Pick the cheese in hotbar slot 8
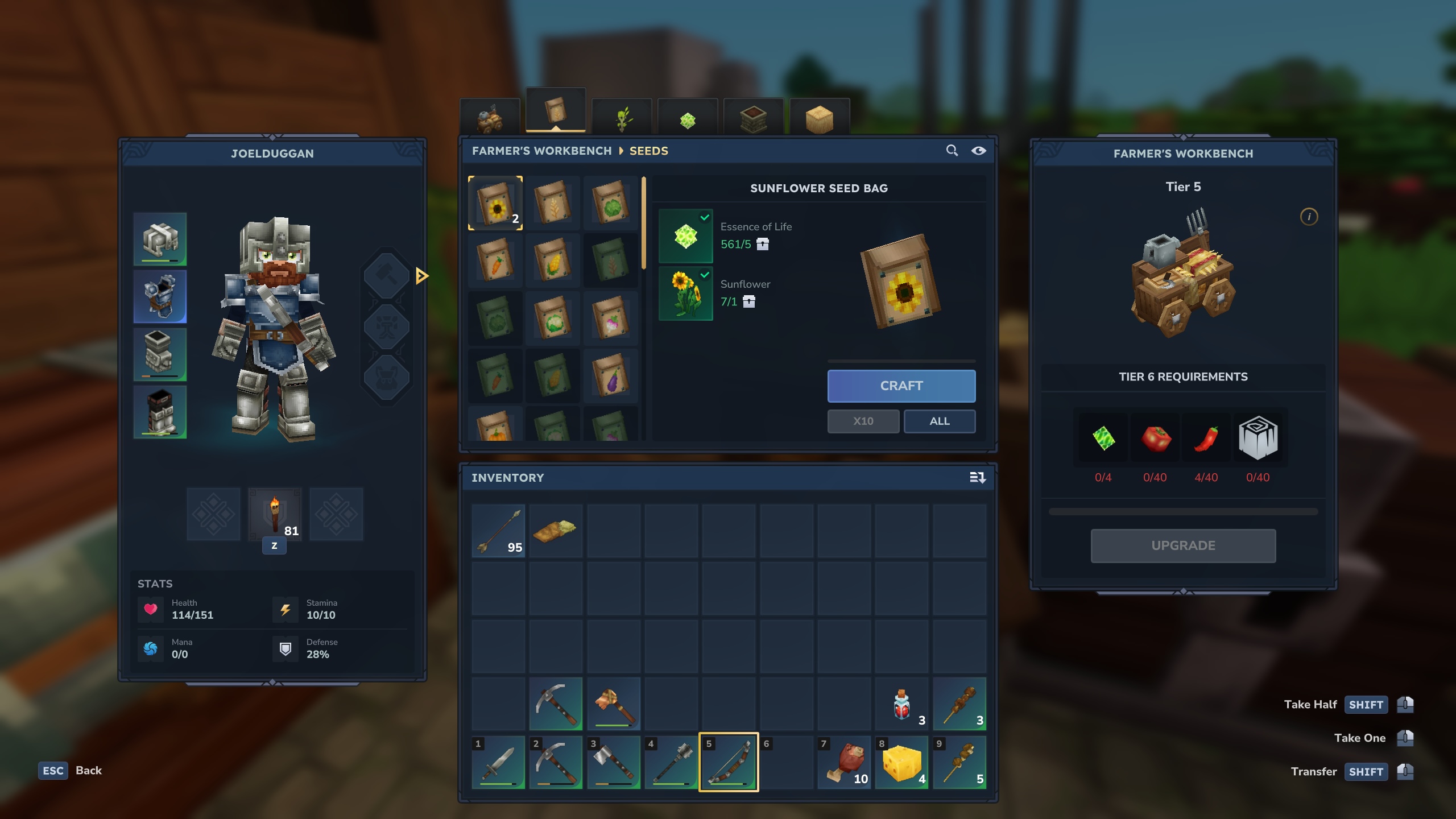 click(901, 762)
